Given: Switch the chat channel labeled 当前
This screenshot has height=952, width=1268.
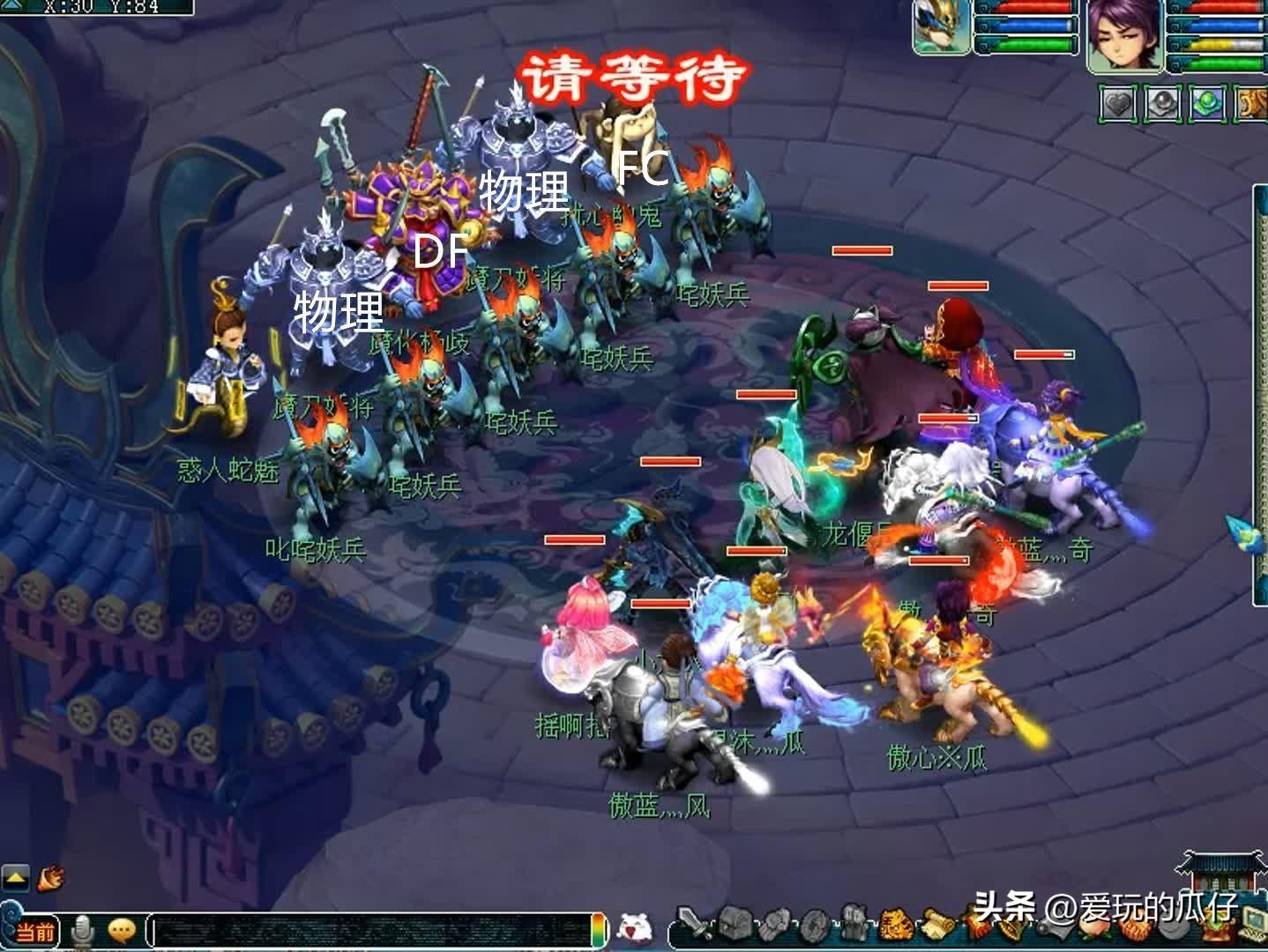Looking at the screenshot, I should pyautogui.click(x=35, y=932).
